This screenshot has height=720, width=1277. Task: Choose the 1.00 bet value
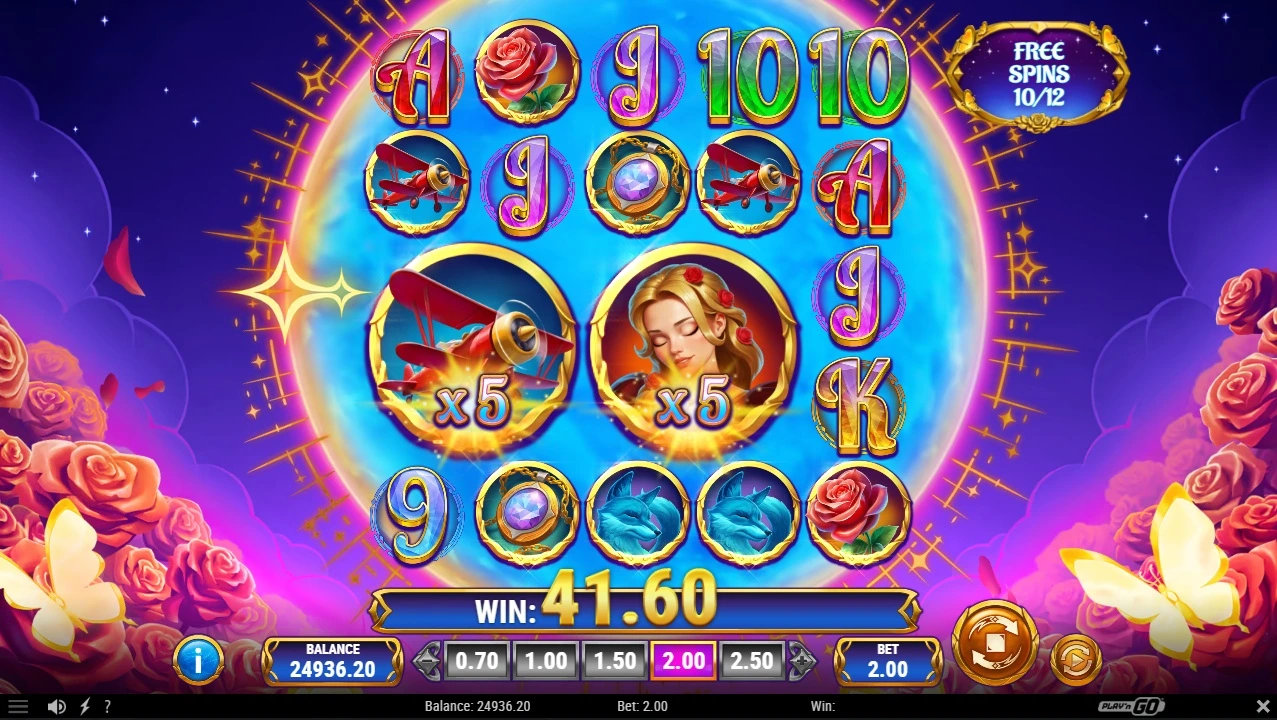pyautogui.click(x=546, y=661)
